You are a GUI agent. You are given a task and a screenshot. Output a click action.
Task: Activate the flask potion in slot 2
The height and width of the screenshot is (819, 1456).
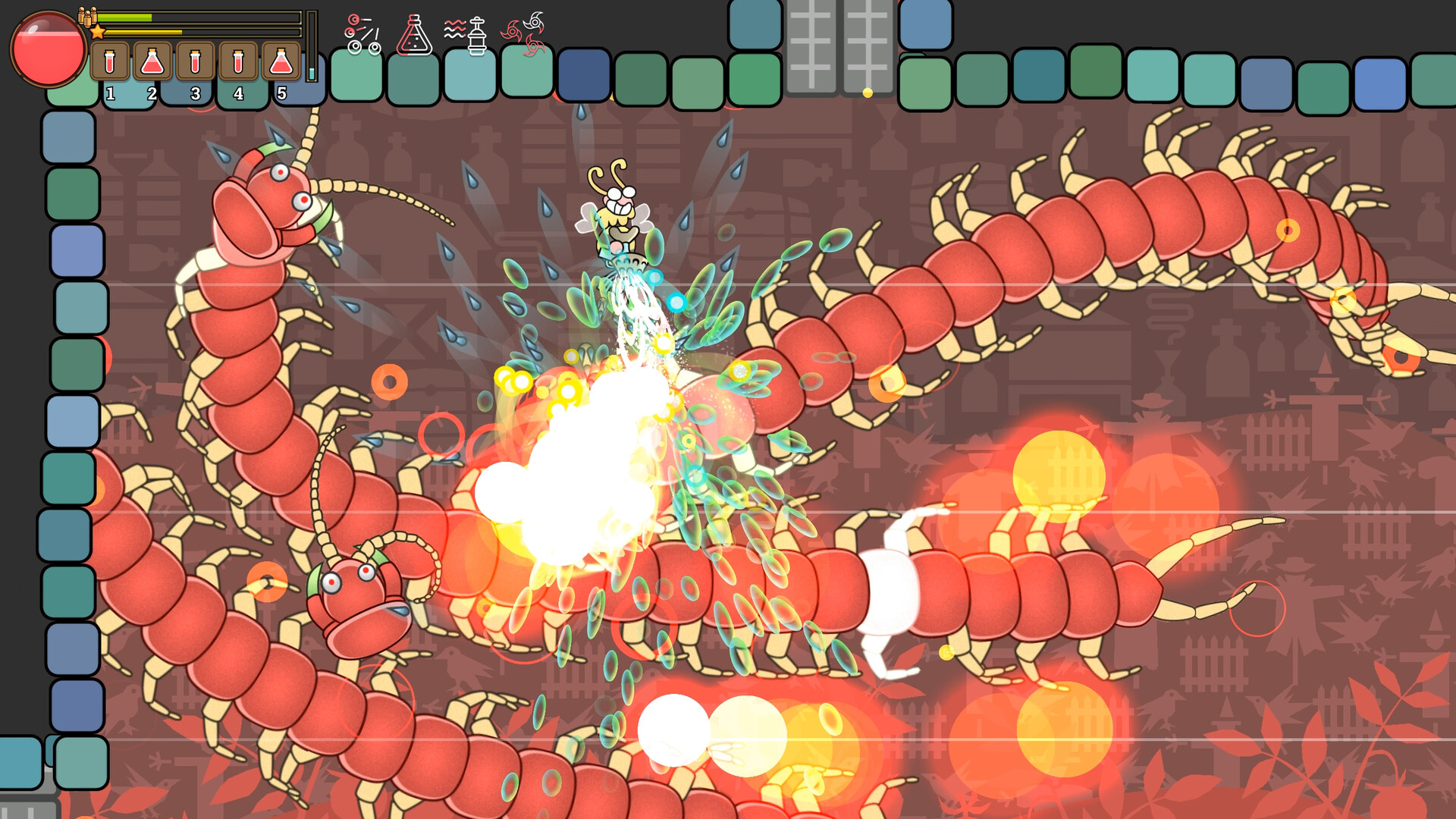point(152,61)
